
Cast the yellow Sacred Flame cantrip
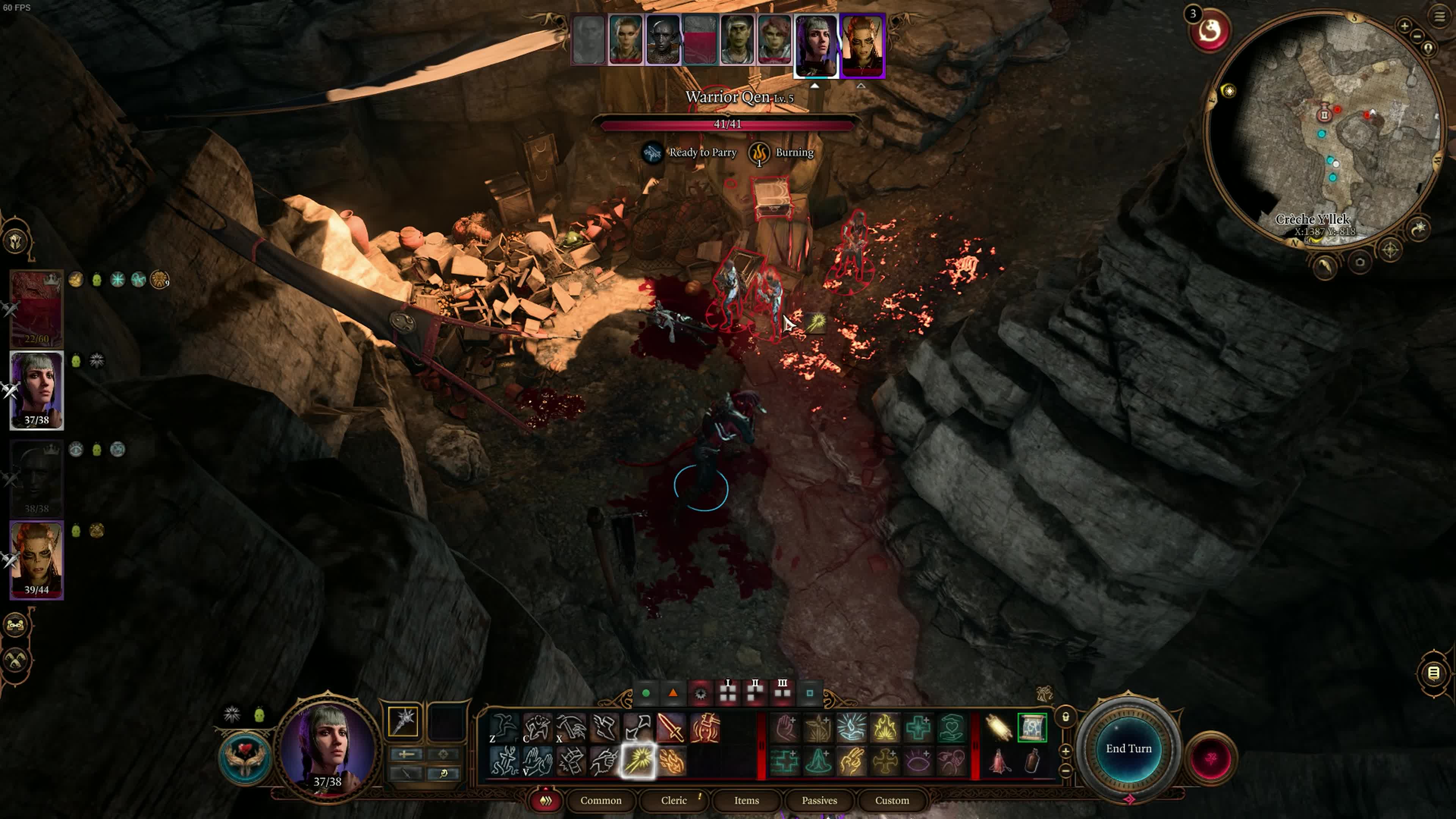click(x=885, y=727)
